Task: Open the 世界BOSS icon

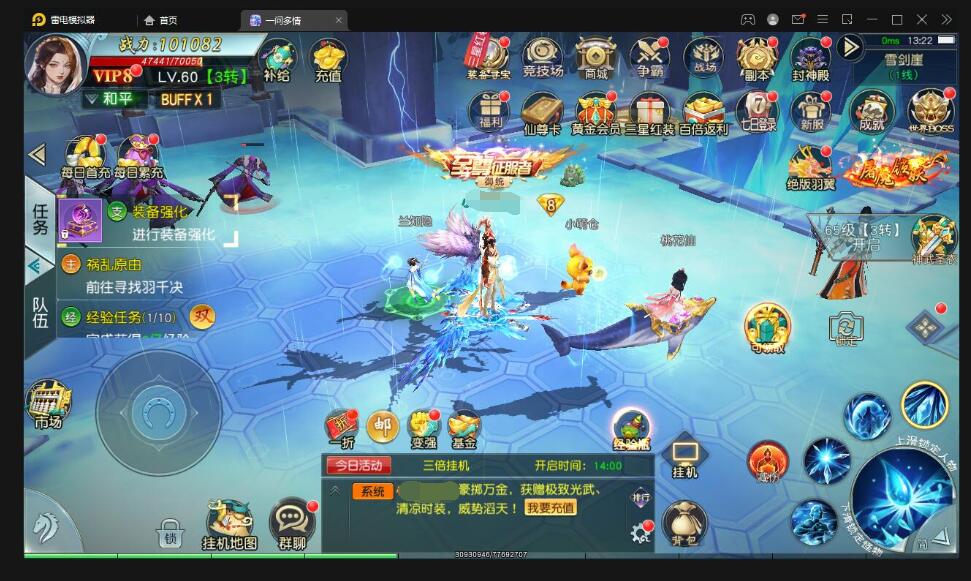Action: pyautogui.click(x=930, y=111)
